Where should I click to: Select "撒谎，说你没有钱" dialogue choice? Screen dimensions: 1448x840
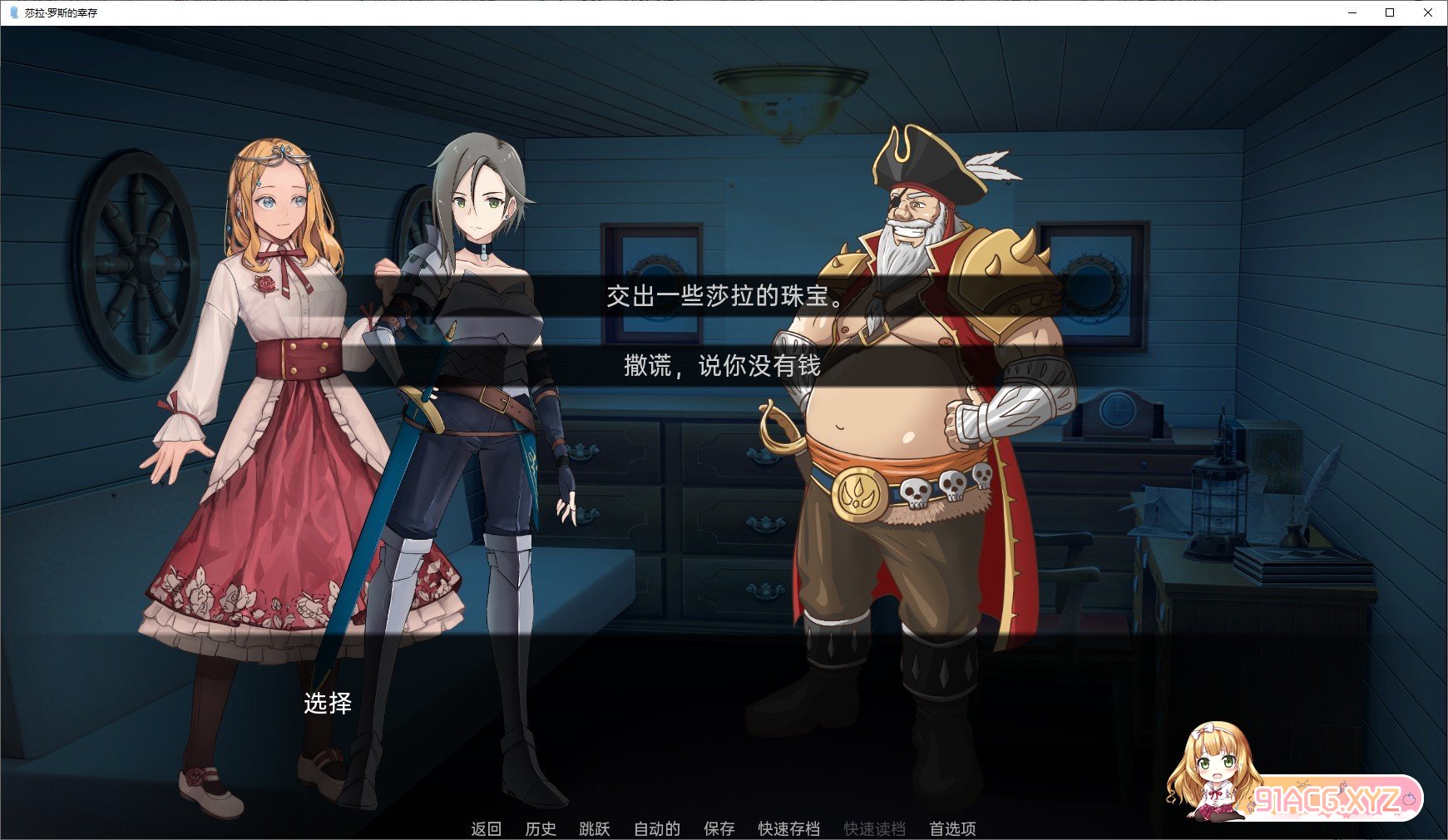pyautogui.click(x=724, y=365)
